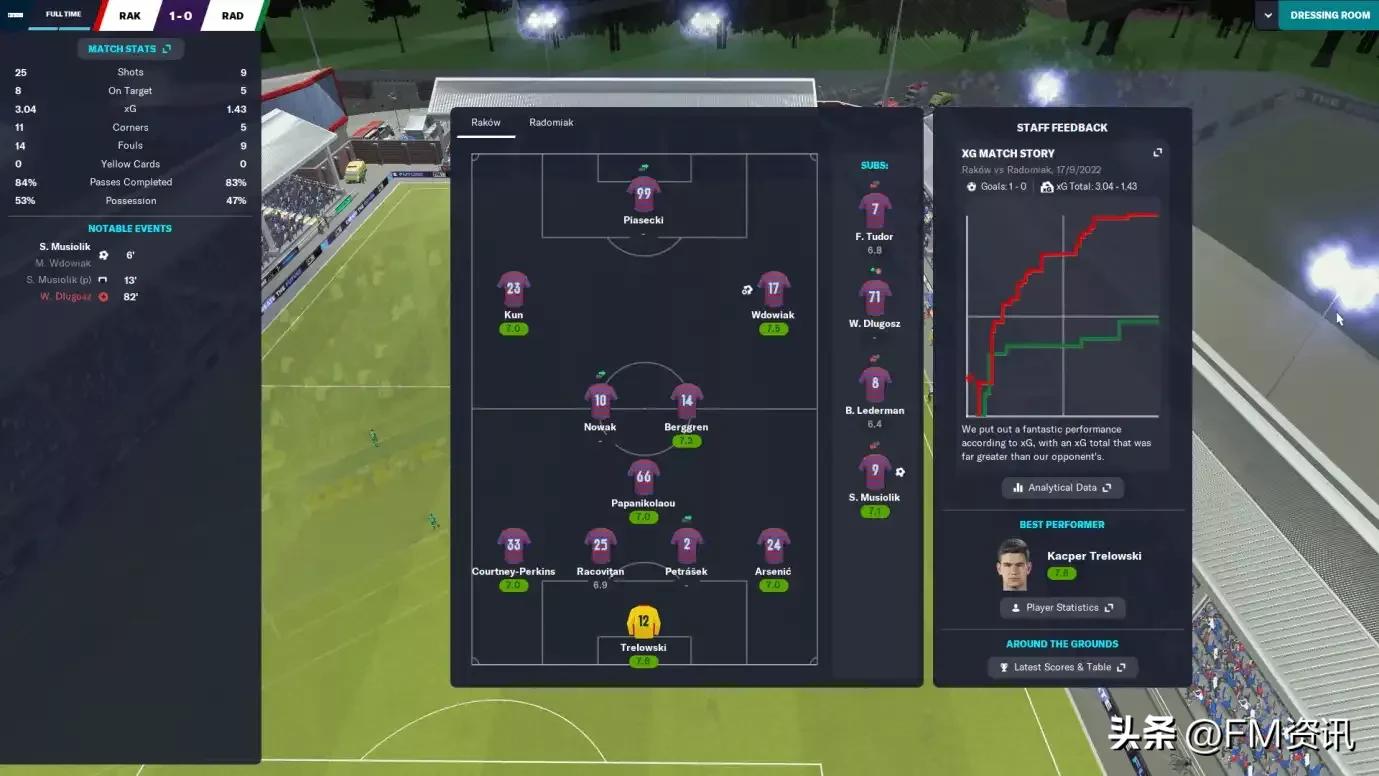Show Player Statistics
The height and width of the screenshot is (776, 1379).
tap(1062, 608)
